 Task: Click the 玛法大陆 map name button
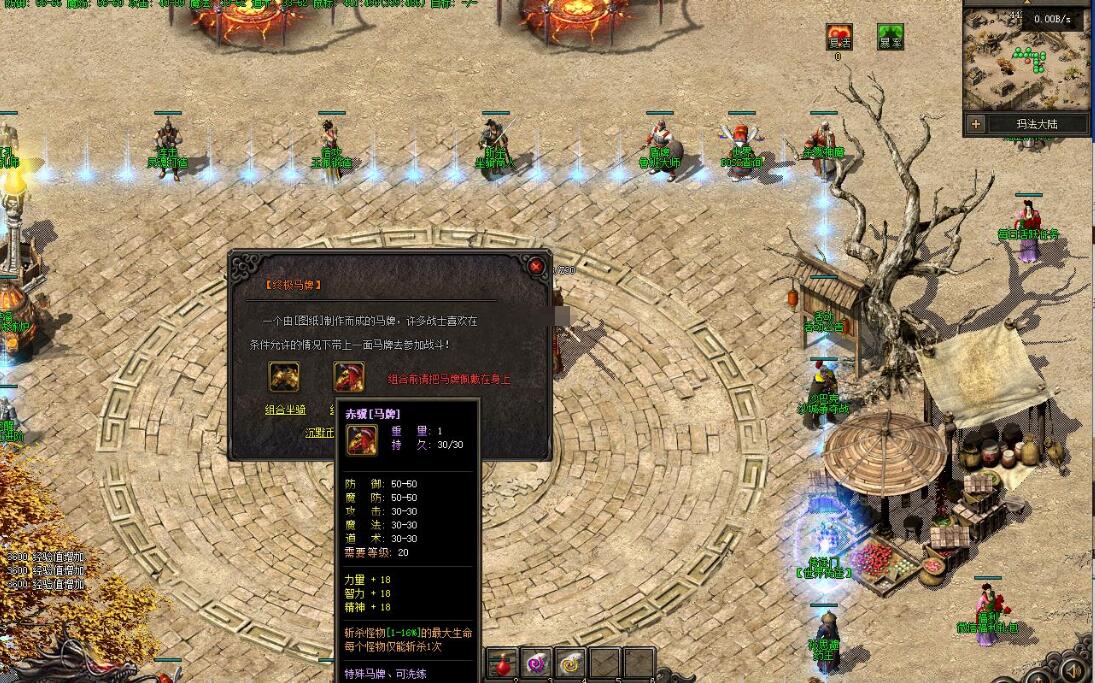(x=1036, y=124)
